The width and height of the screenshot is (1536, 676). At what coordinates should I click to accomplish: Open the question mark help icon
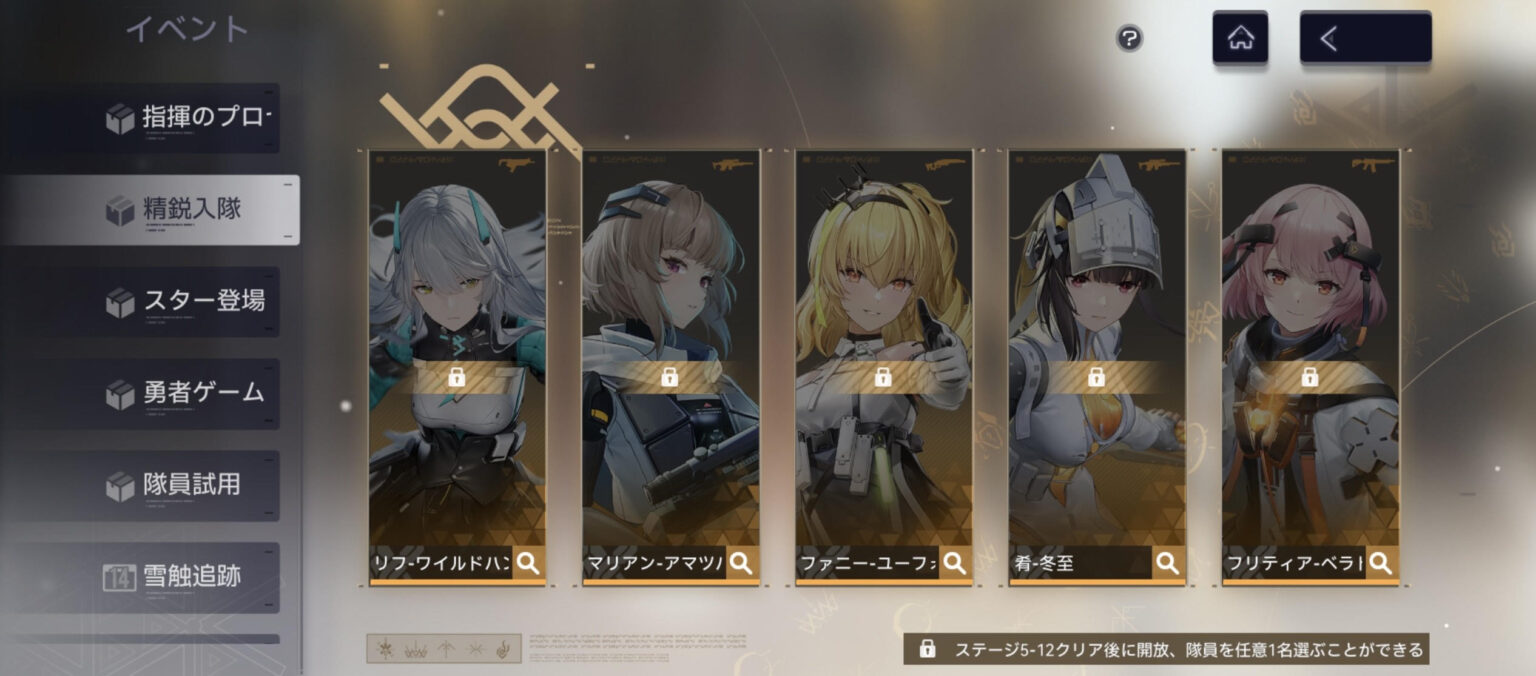(1129, 39)
